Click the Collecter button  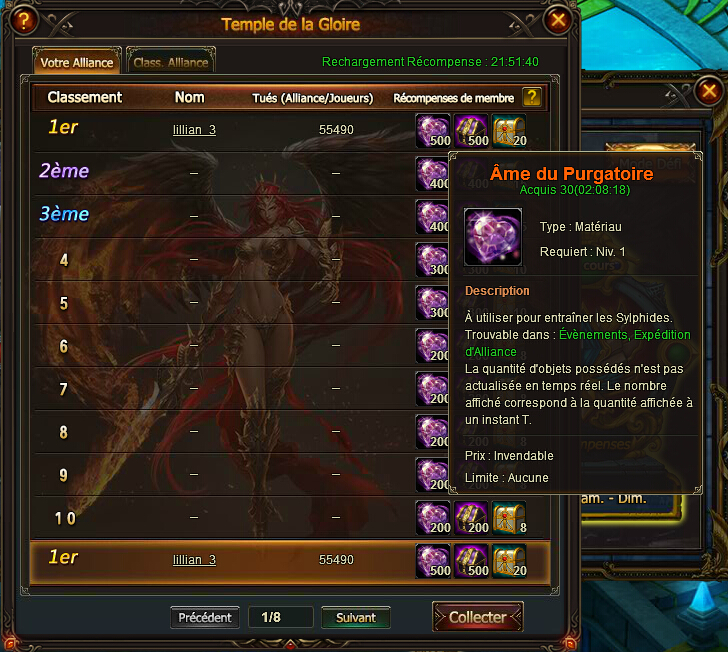tap(477, 617)
